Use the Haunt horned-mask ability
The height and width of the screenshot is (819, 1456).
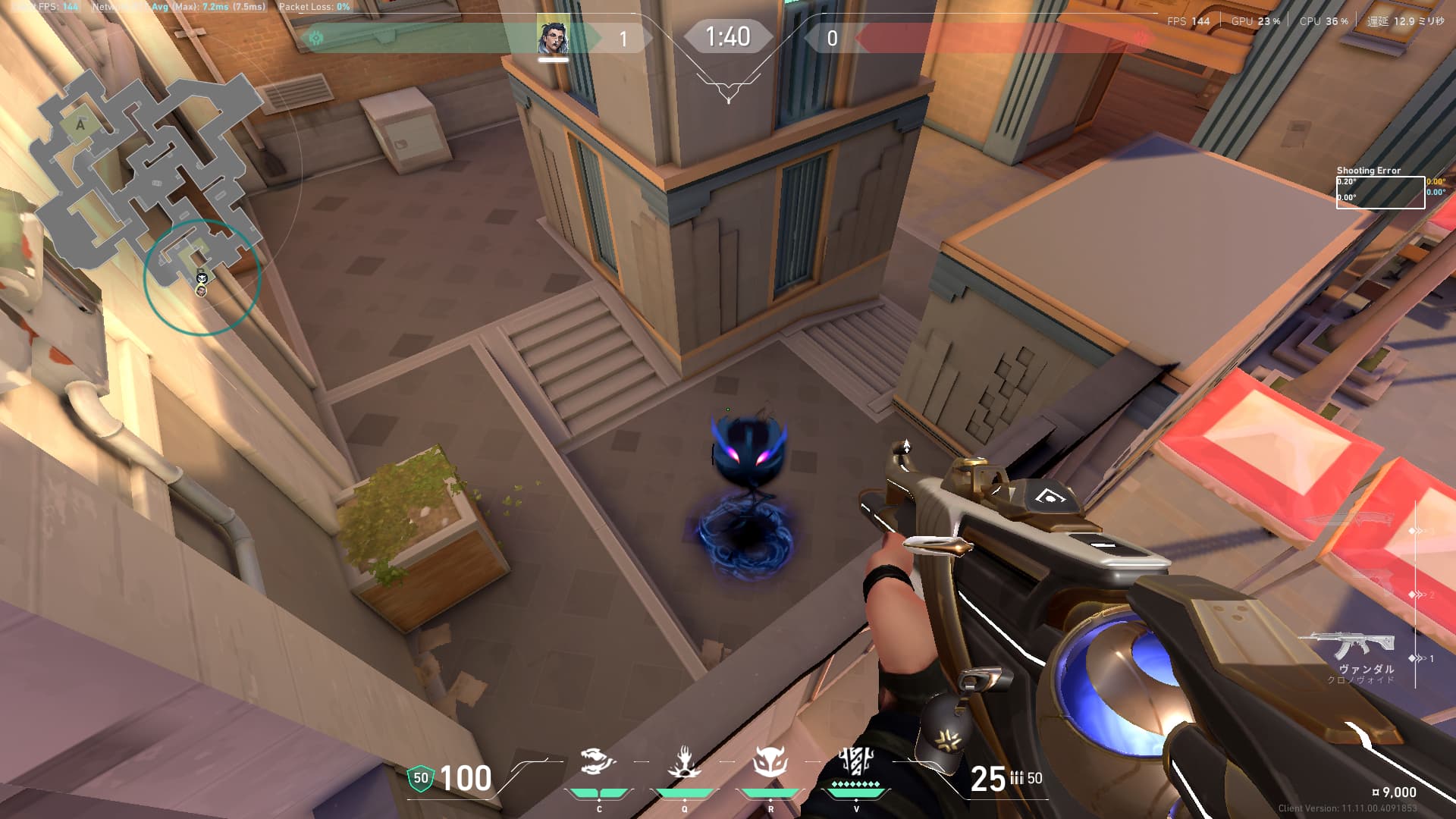click(770, 762)
